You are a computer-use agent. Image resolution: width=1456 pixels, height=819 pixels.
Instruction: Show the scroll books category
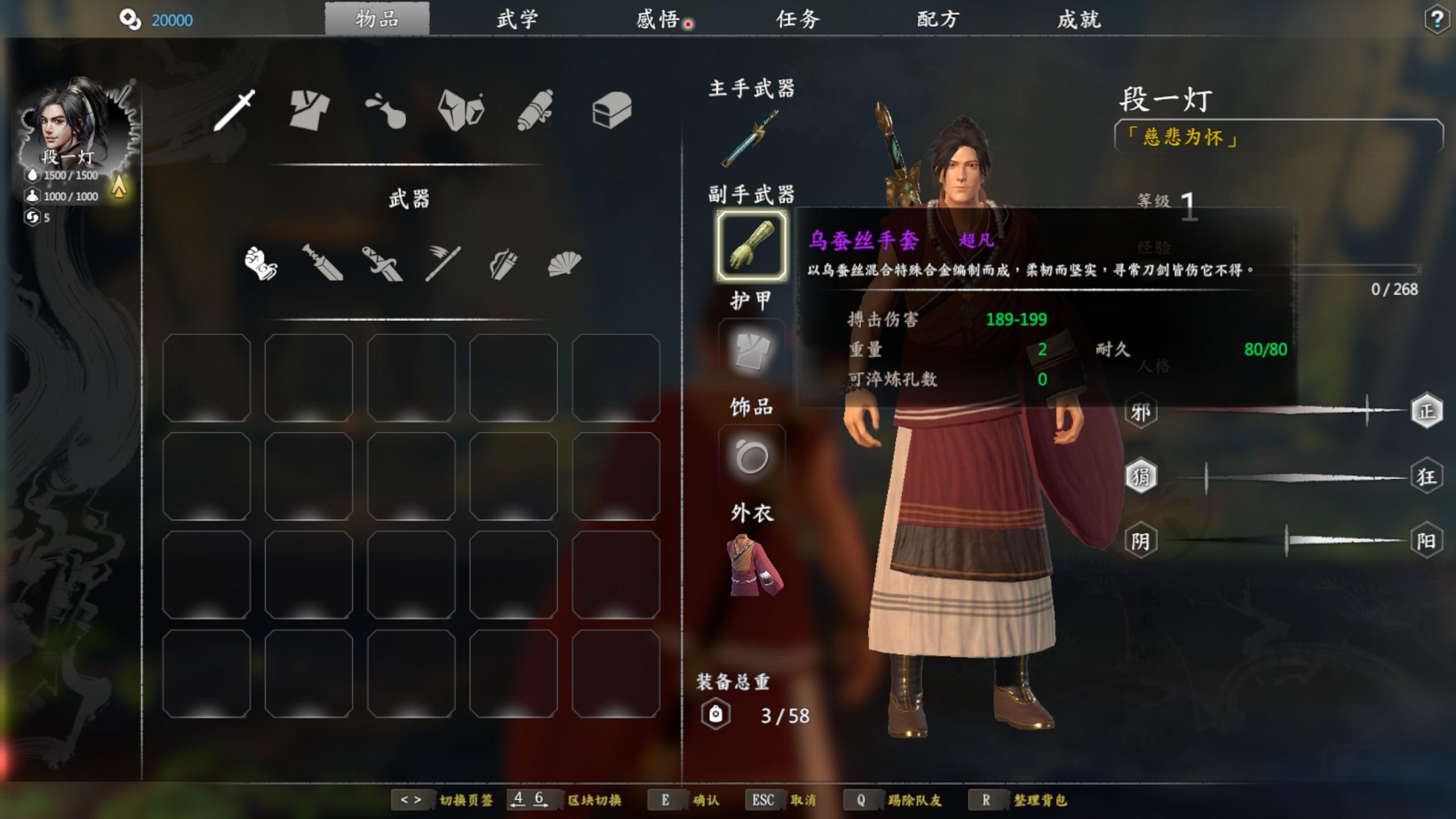(x=536, y=110)
